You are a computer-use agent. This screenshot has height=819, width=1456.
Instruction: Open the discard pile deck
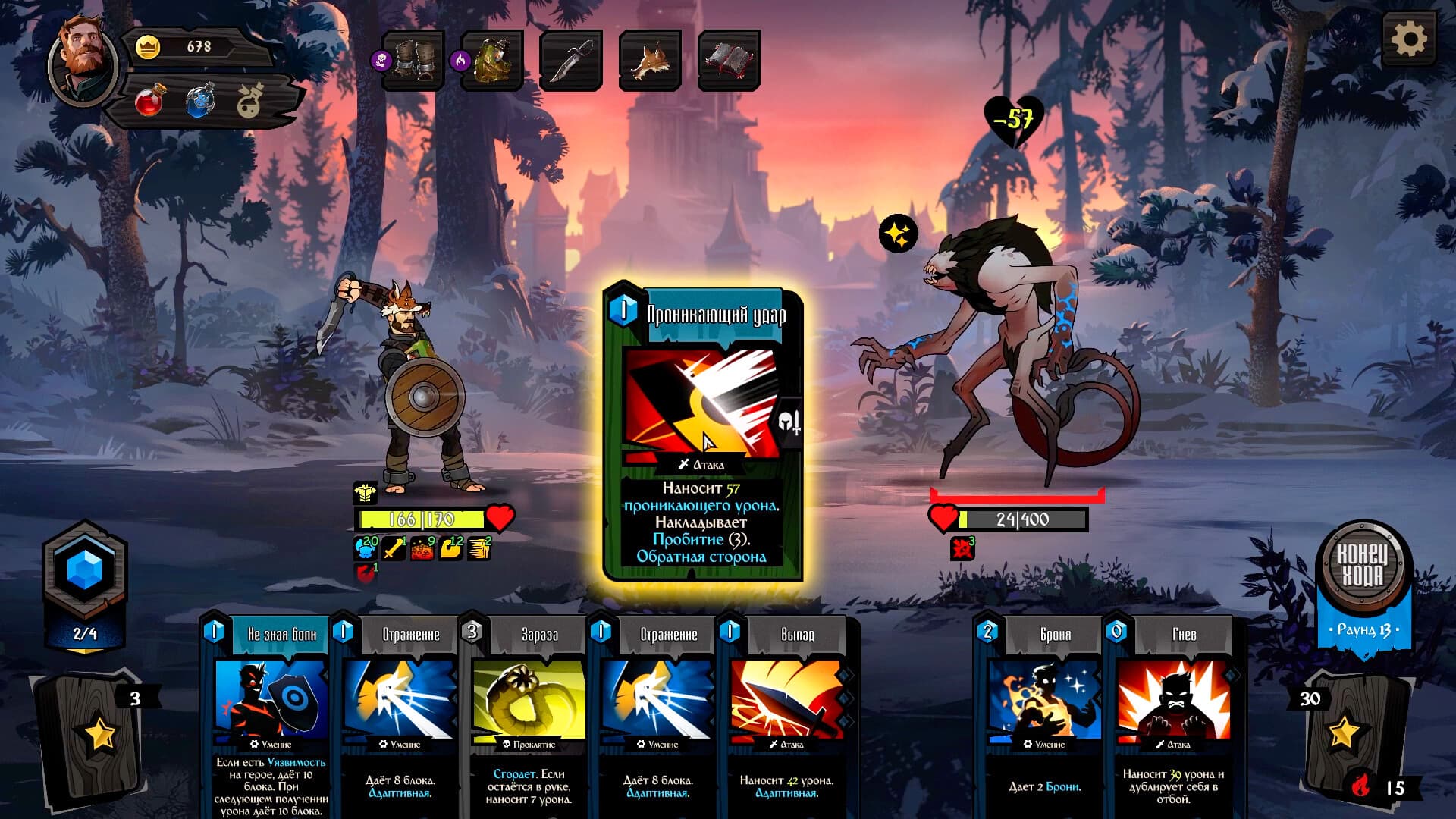click(1350, 732)
